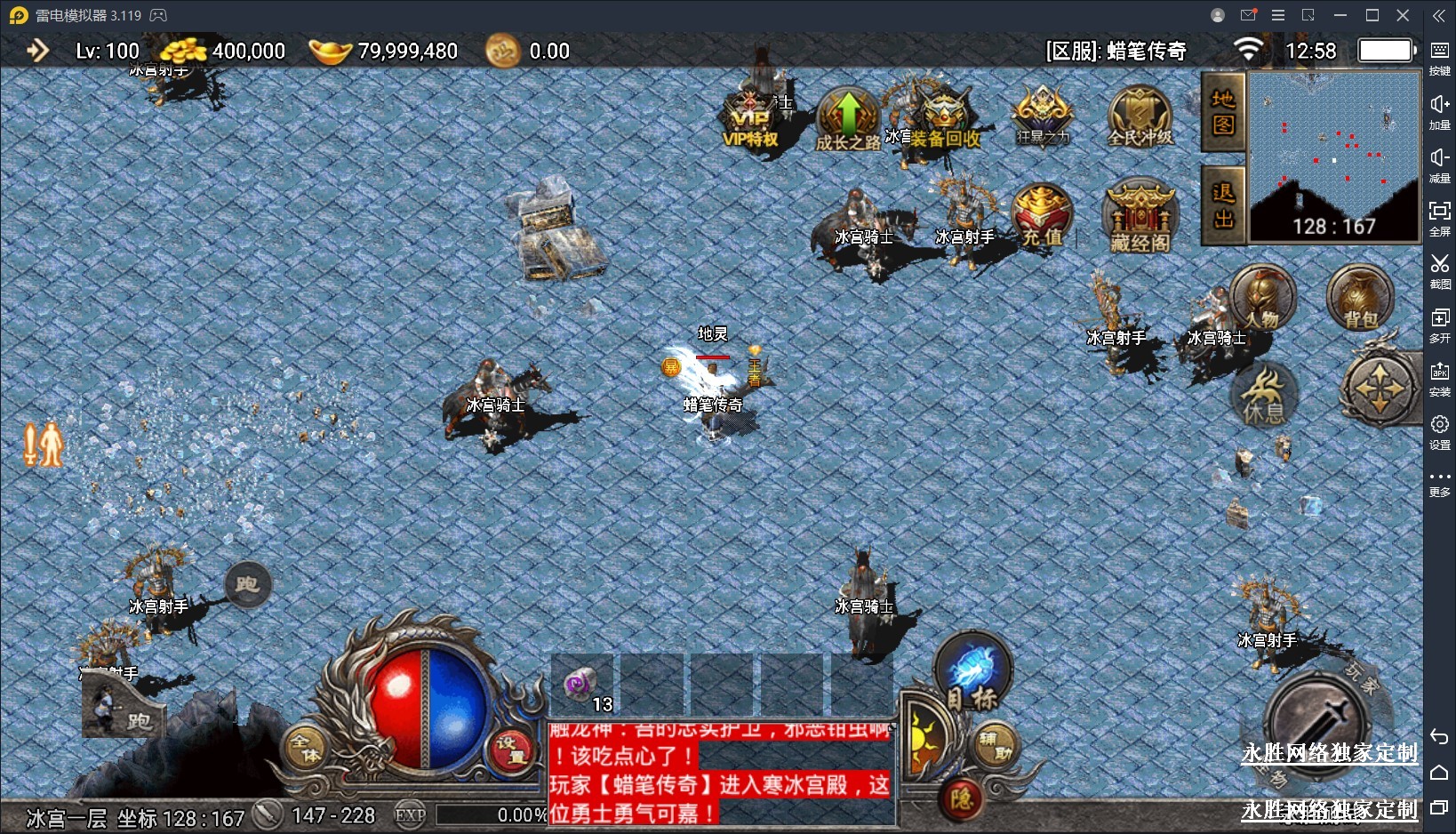Viewport: 1456px width, 834px height.
Task: Open the minimap showing 128:167
Action: [x=1333, y=156]
